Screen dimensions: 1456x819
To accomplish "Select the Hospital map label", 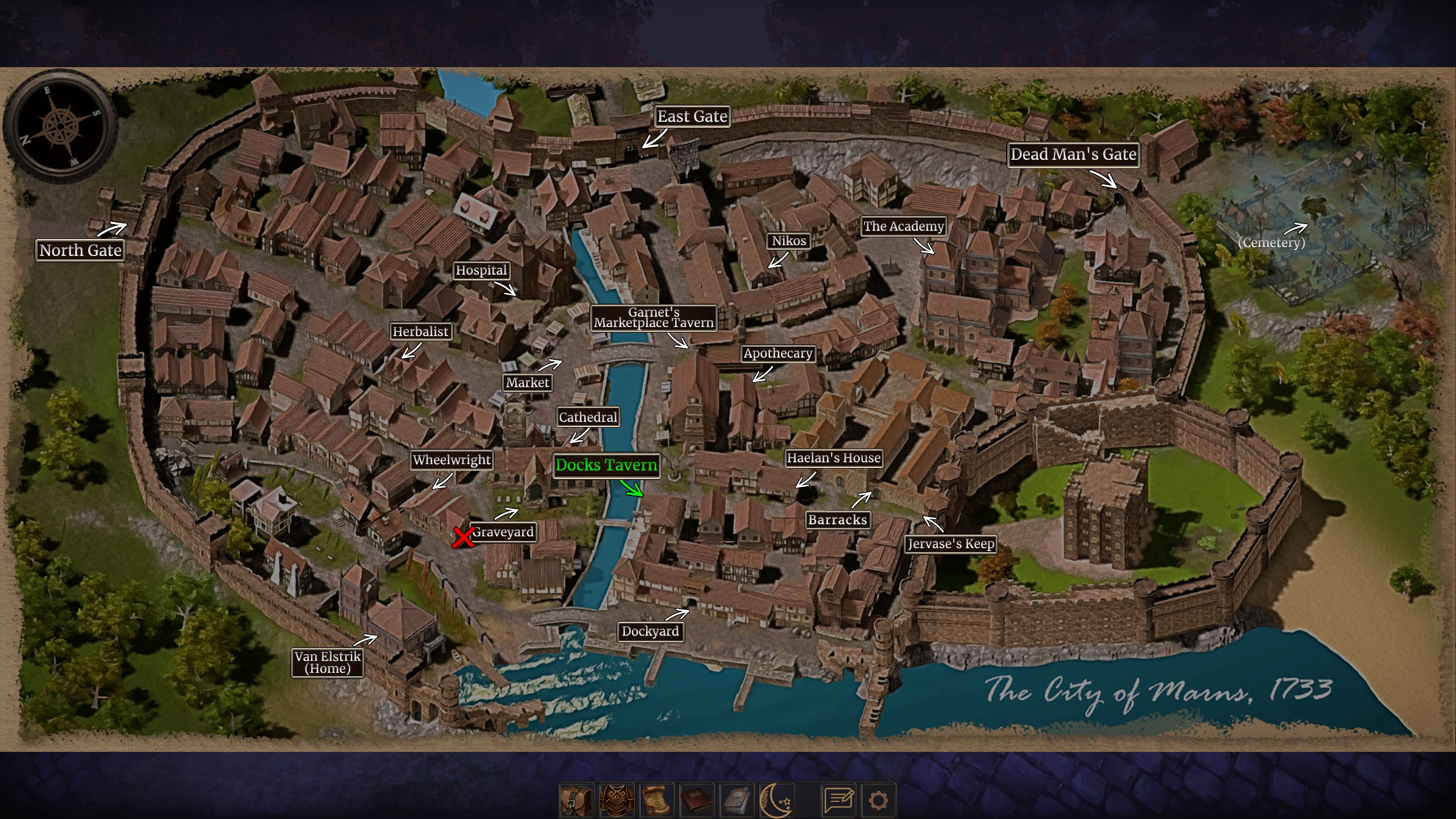I will [x=481, y=271].
